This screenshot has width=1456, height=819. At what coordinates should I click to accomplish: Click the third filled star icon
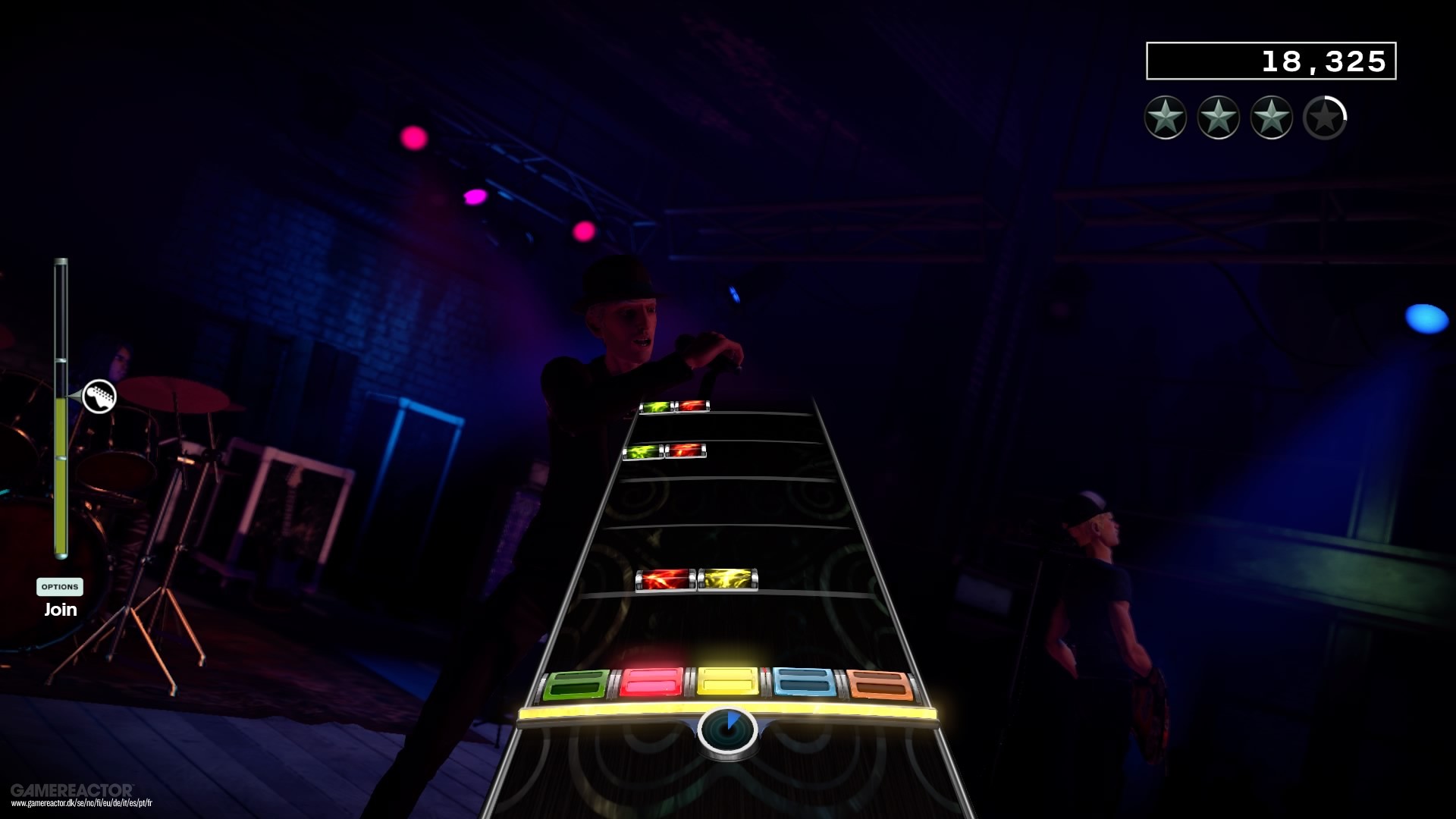[1270, 118]
